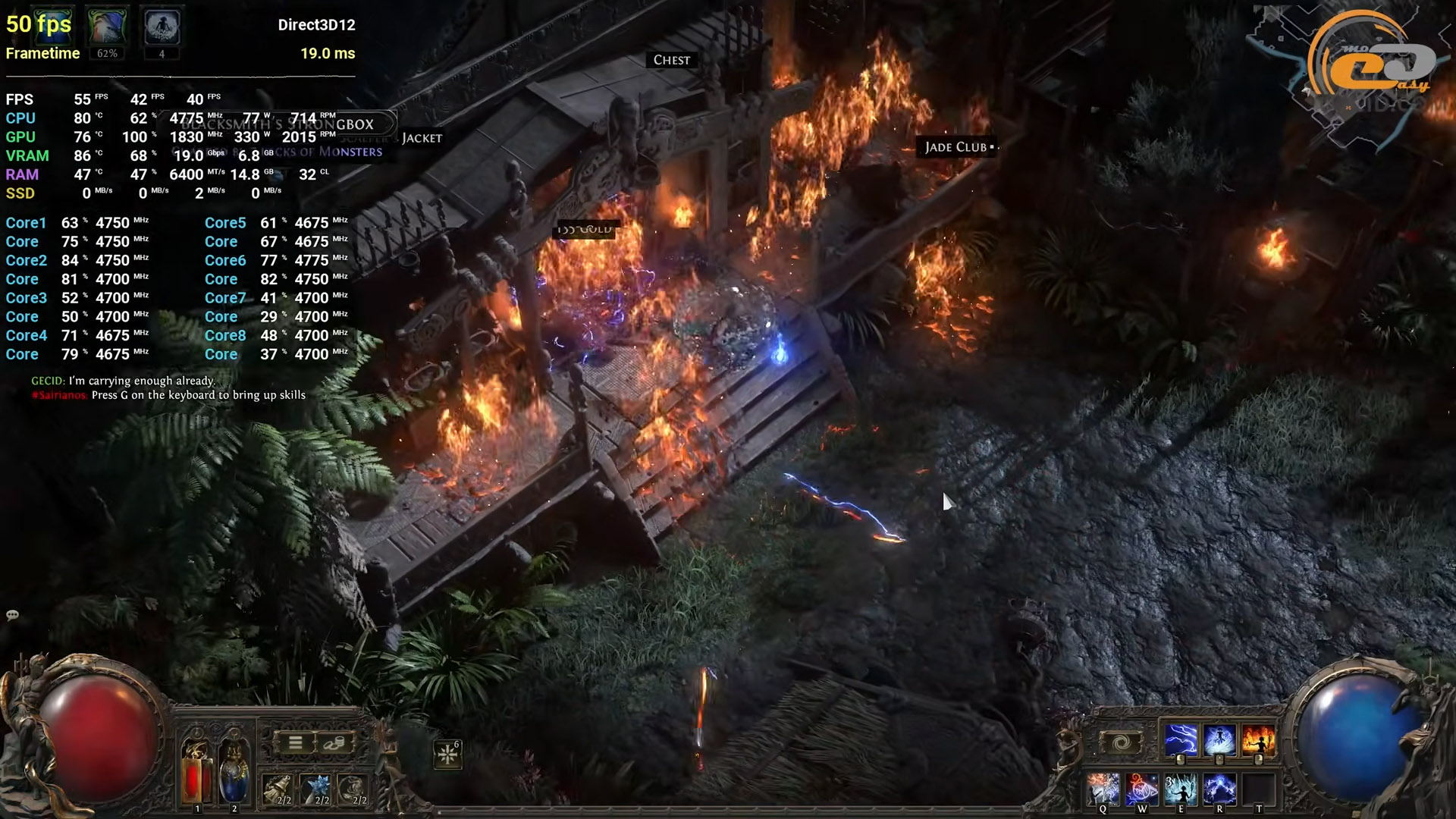Select the ice crystal charm slot
1456x819 pixels.
tap(315, 789)
